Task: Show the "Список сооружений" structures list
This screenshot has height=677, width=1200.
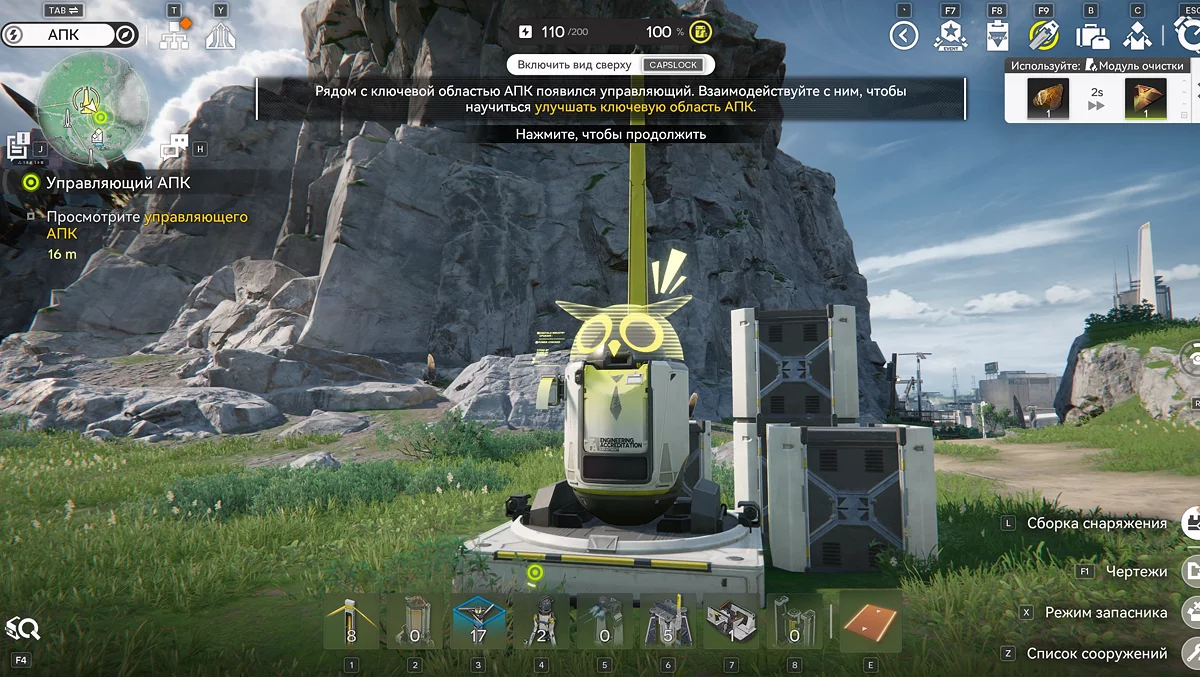Action: [x=1096, y=653]
